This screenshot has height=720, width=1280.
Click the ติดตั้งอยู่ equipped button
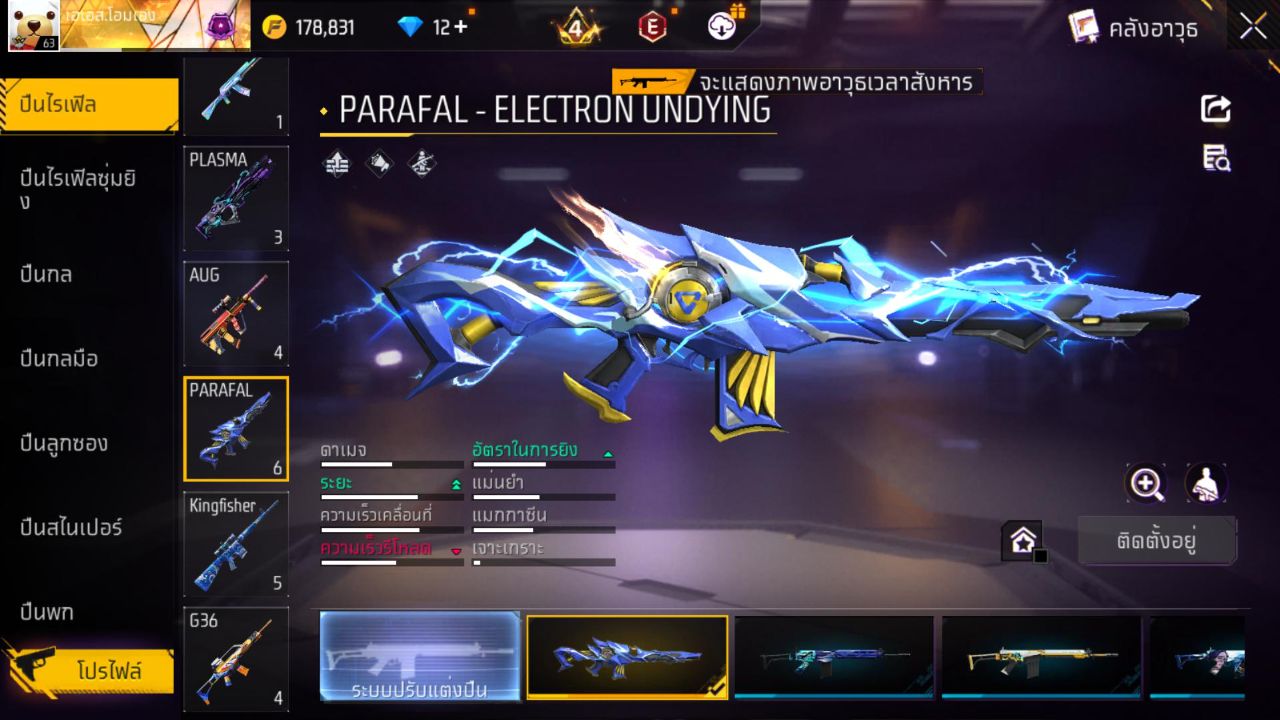click(x=1156, y=541)
